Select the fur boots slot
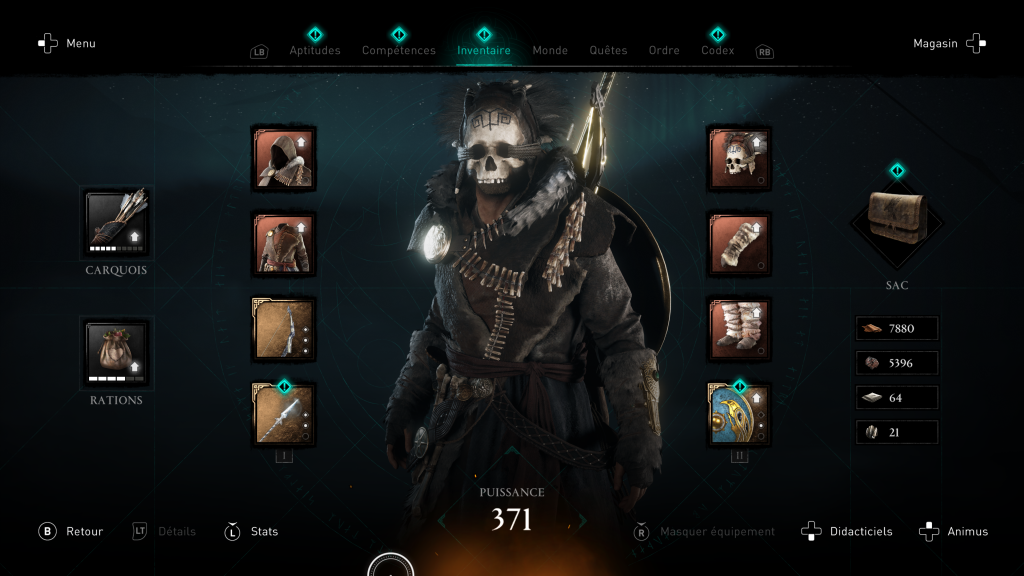 coord(739,329)
